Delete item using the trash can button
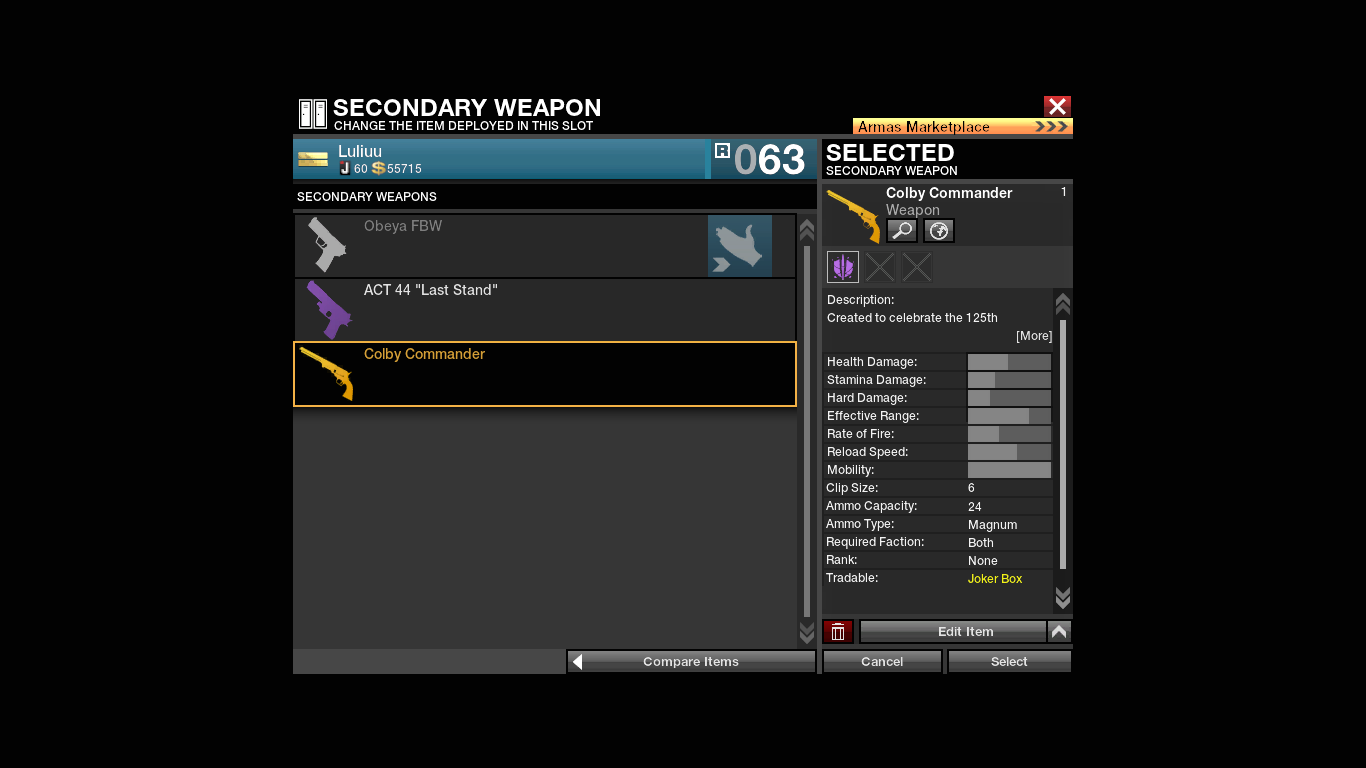Viewport: 1366px width, 768px height. [x=838, y=632]
